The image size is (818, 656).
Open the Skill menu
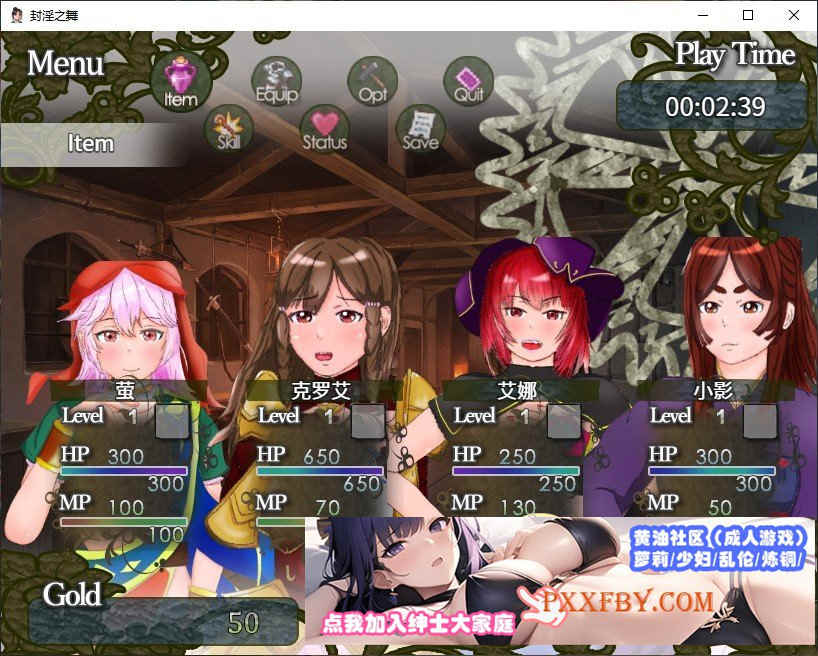click(x=228, y=129)
